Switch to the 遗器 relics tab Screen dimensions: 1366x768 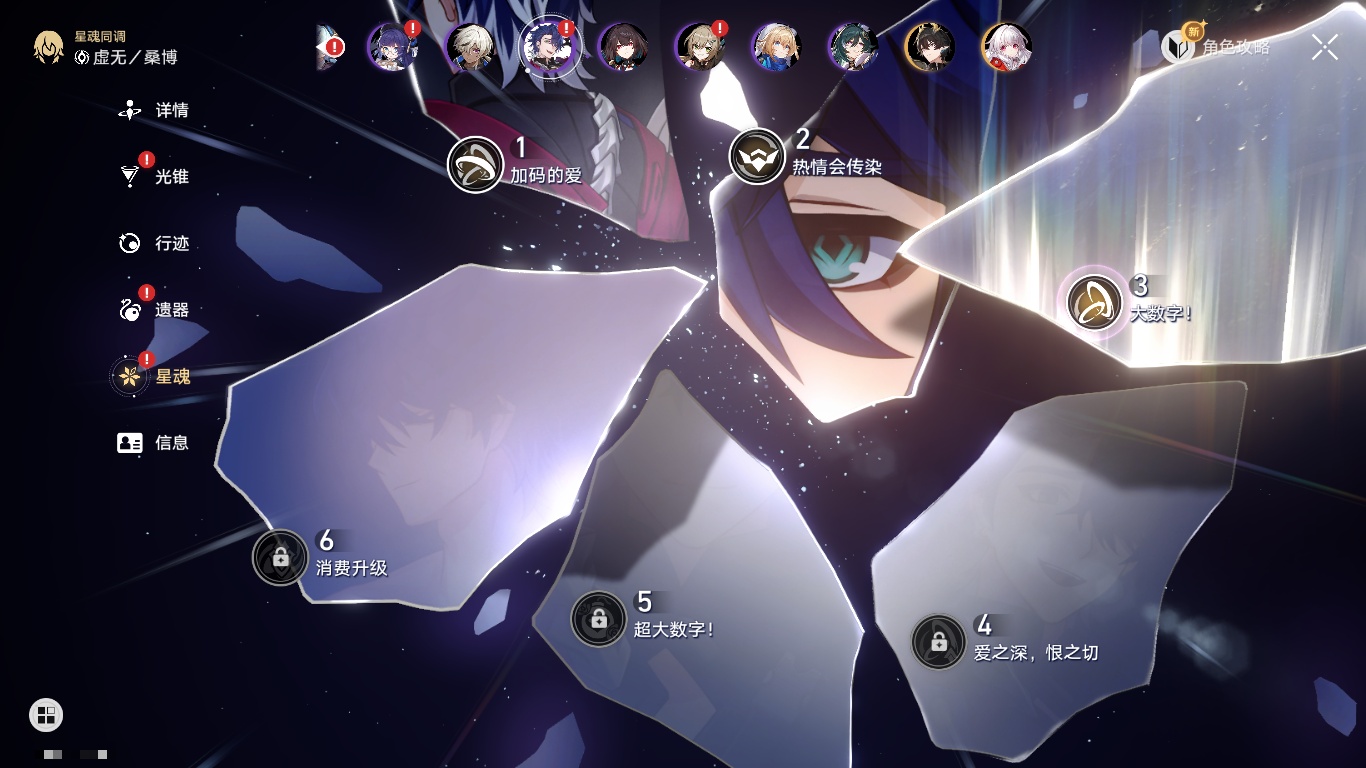[155, 310]
